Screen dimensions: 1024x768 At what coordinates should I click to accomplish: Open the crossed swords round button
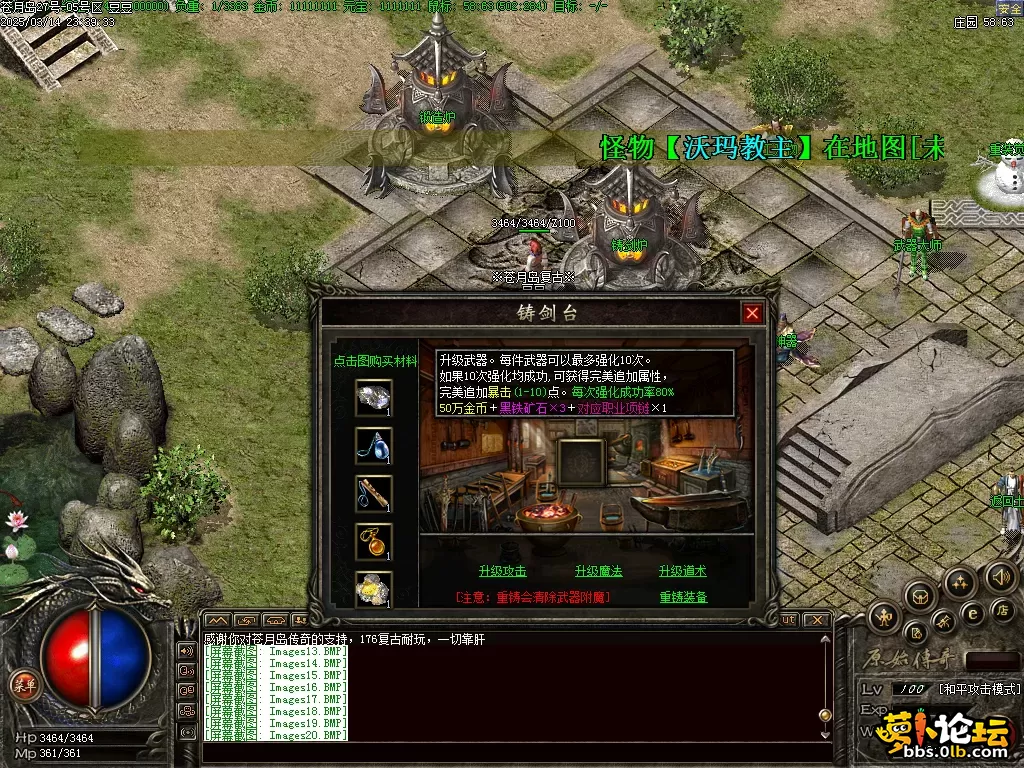[x=943, y=624]
